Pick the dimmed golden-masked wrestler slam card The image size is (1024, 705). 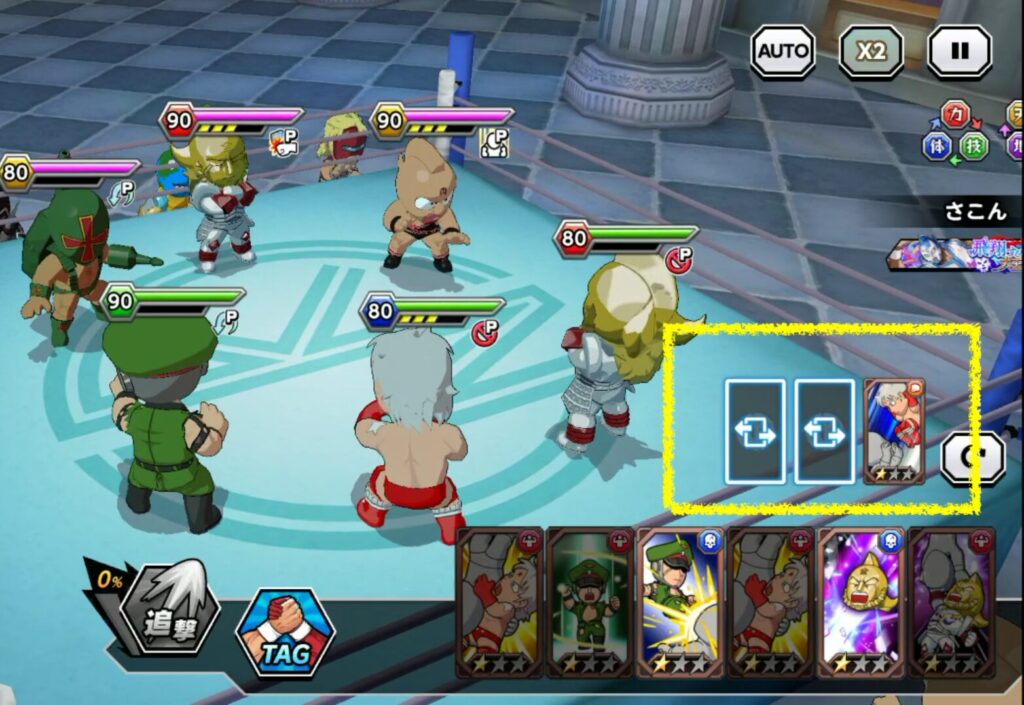point(951,602)
